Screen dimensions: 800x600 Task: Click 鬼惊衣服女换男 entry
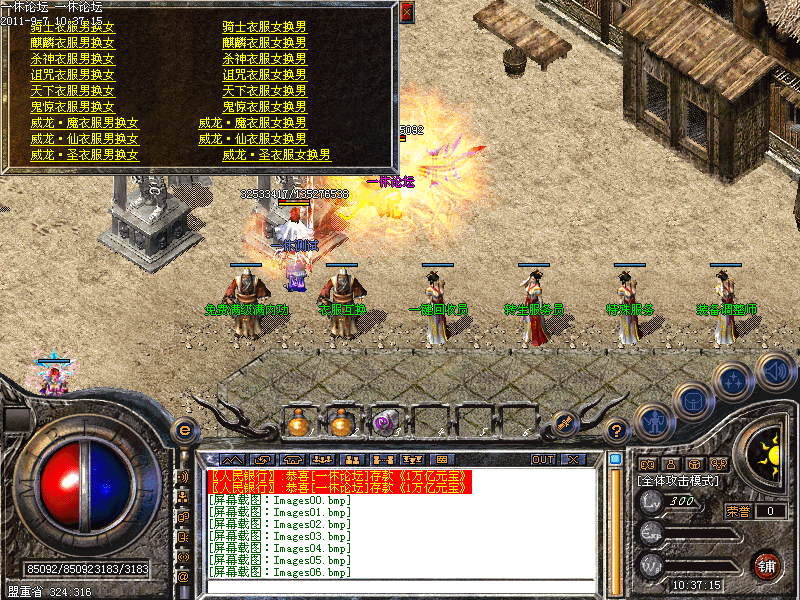tap(264, 107)
